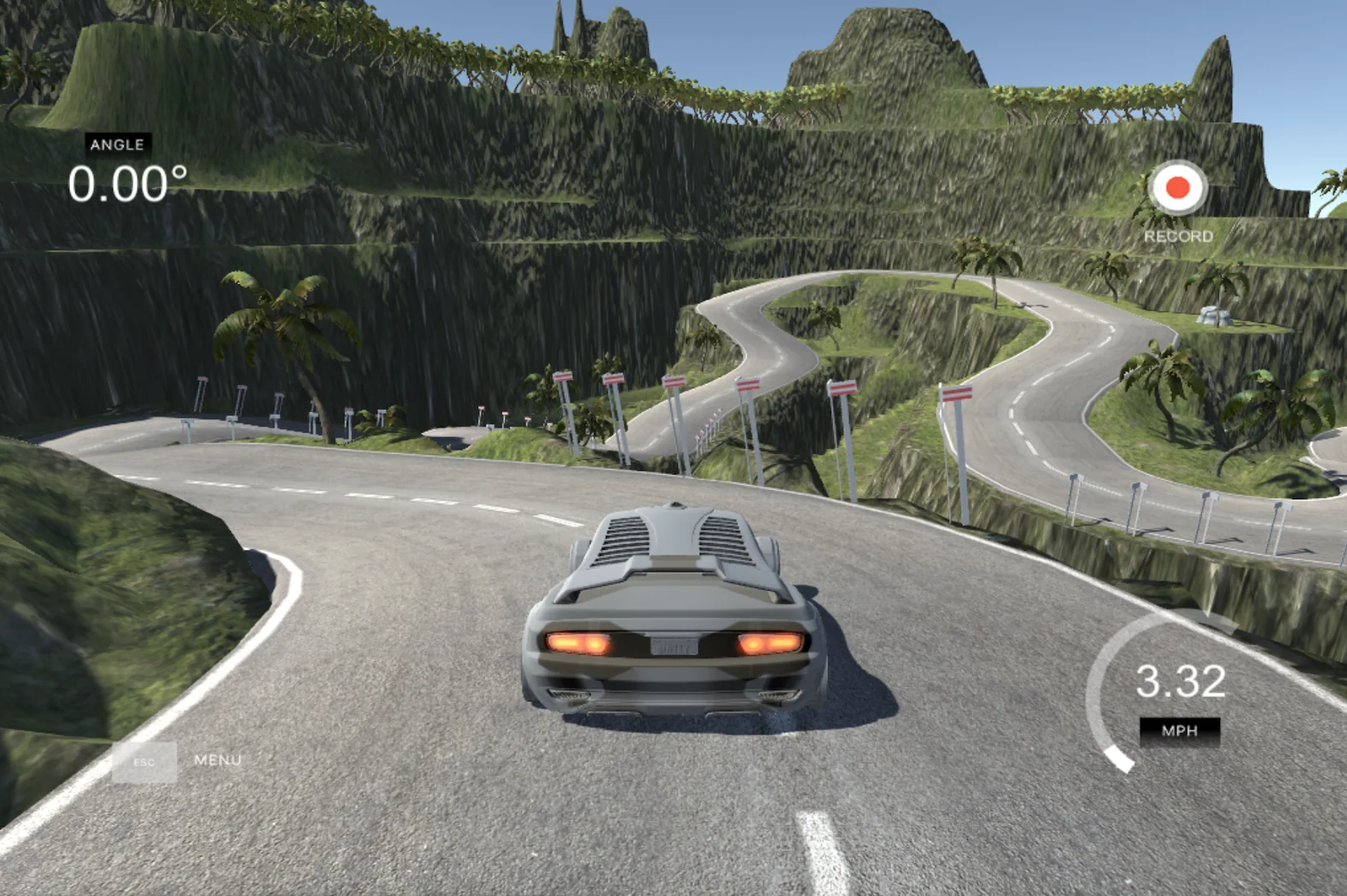The height and width of the screenshot is (896, 1347).
Task: Start recording with the red Record button
Action: click(x=1178, y=188)
